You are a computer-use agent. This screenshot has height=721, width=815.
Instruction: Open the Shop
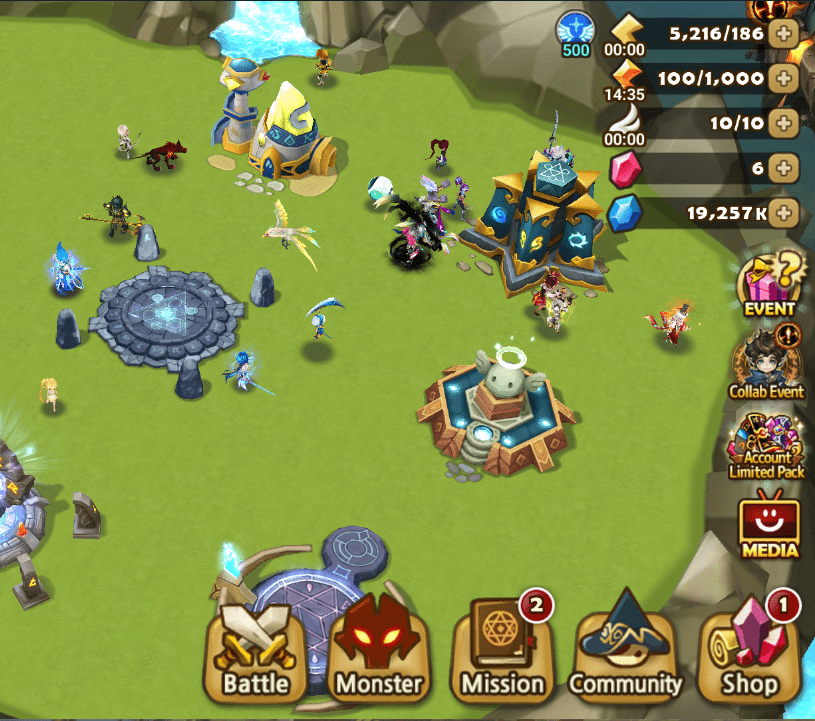point(750,655)
